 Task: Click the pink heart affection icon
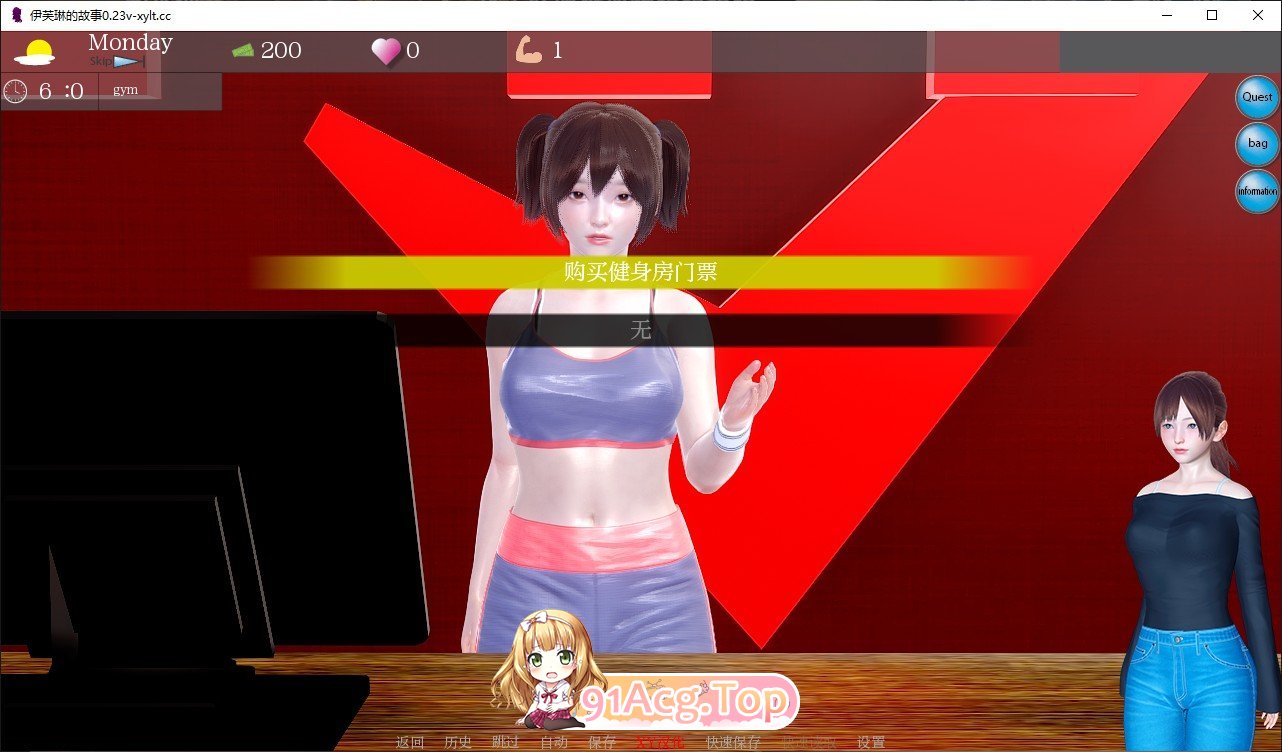pyautogui.click(x=387, y=50)
